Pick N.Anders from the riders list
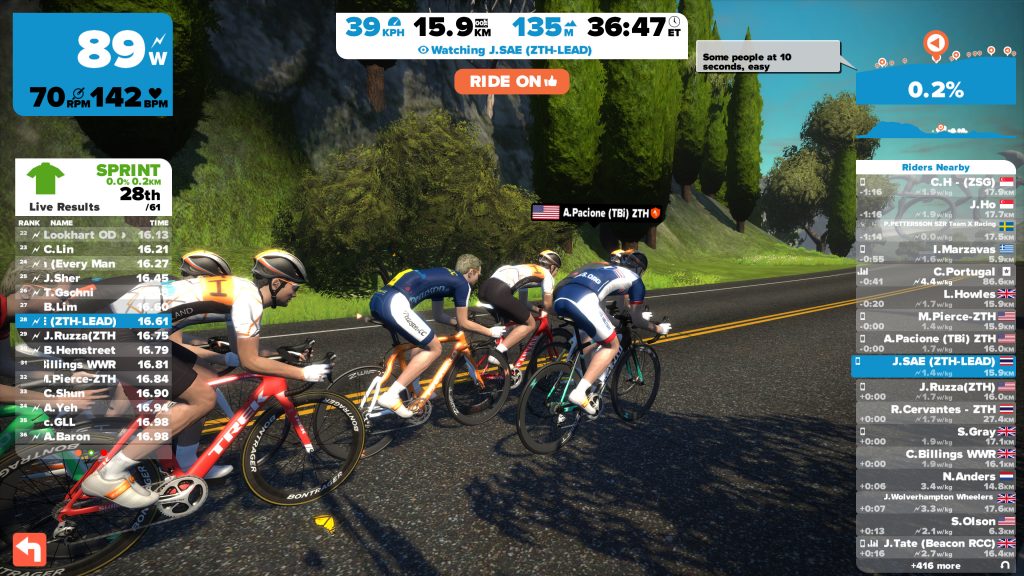This screenshot has width=1024, height=576. [x=935, y=481]
